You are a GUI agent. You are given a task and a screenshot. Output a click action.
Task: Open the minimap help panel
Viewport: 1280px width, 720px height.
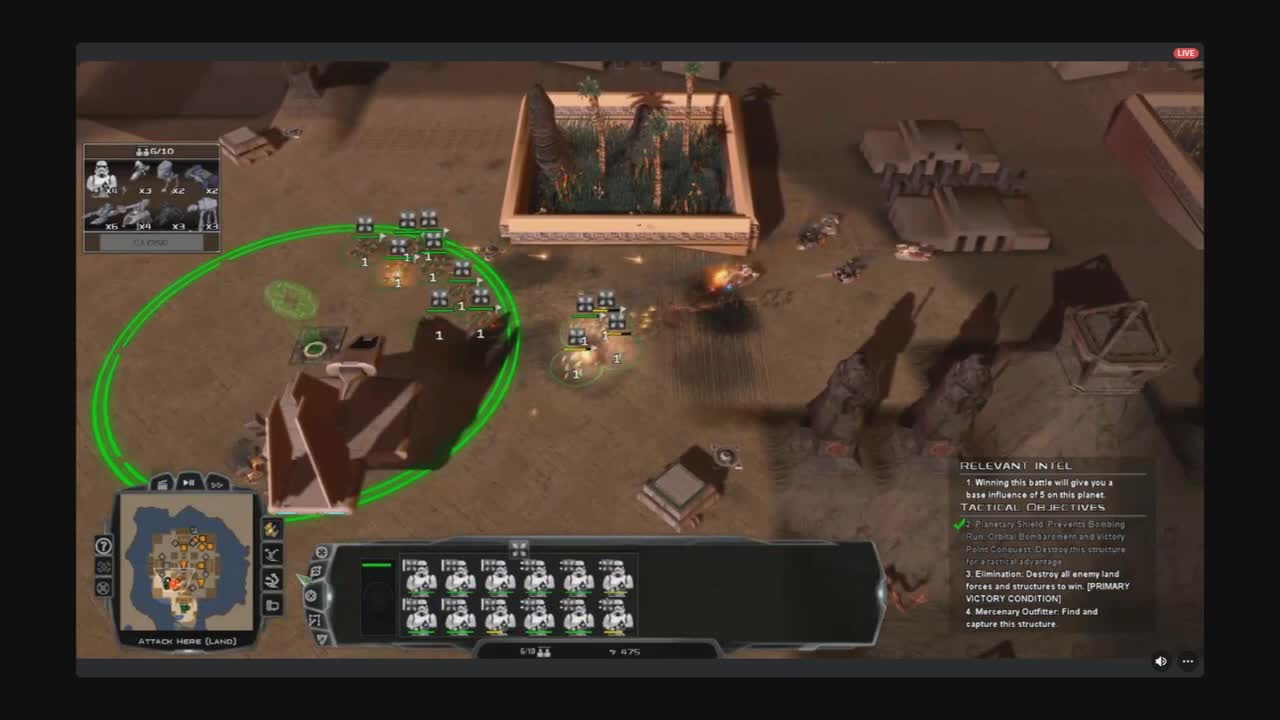102,547
